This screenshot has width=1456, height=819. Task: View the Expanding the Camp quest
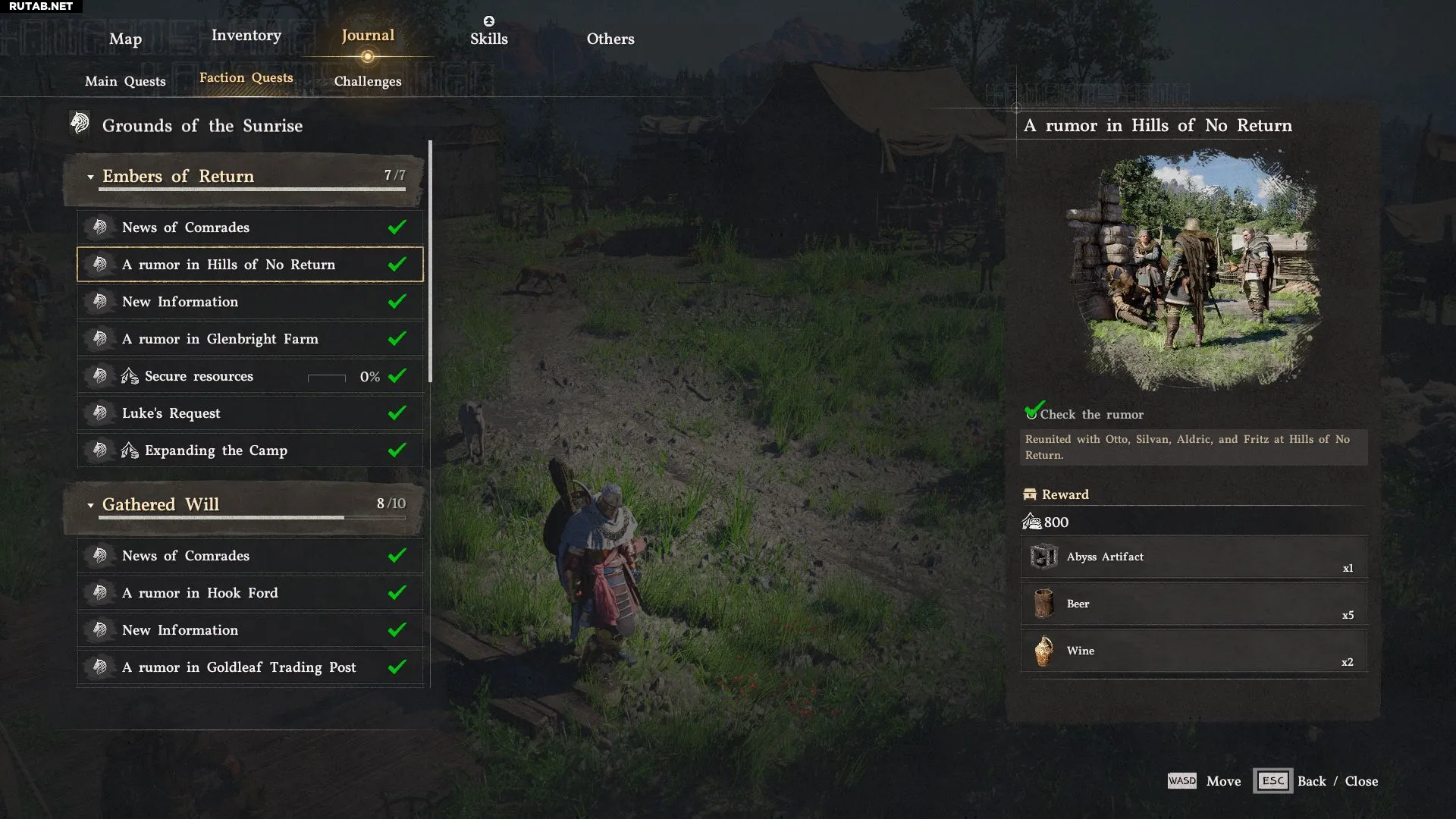point(250,450)
